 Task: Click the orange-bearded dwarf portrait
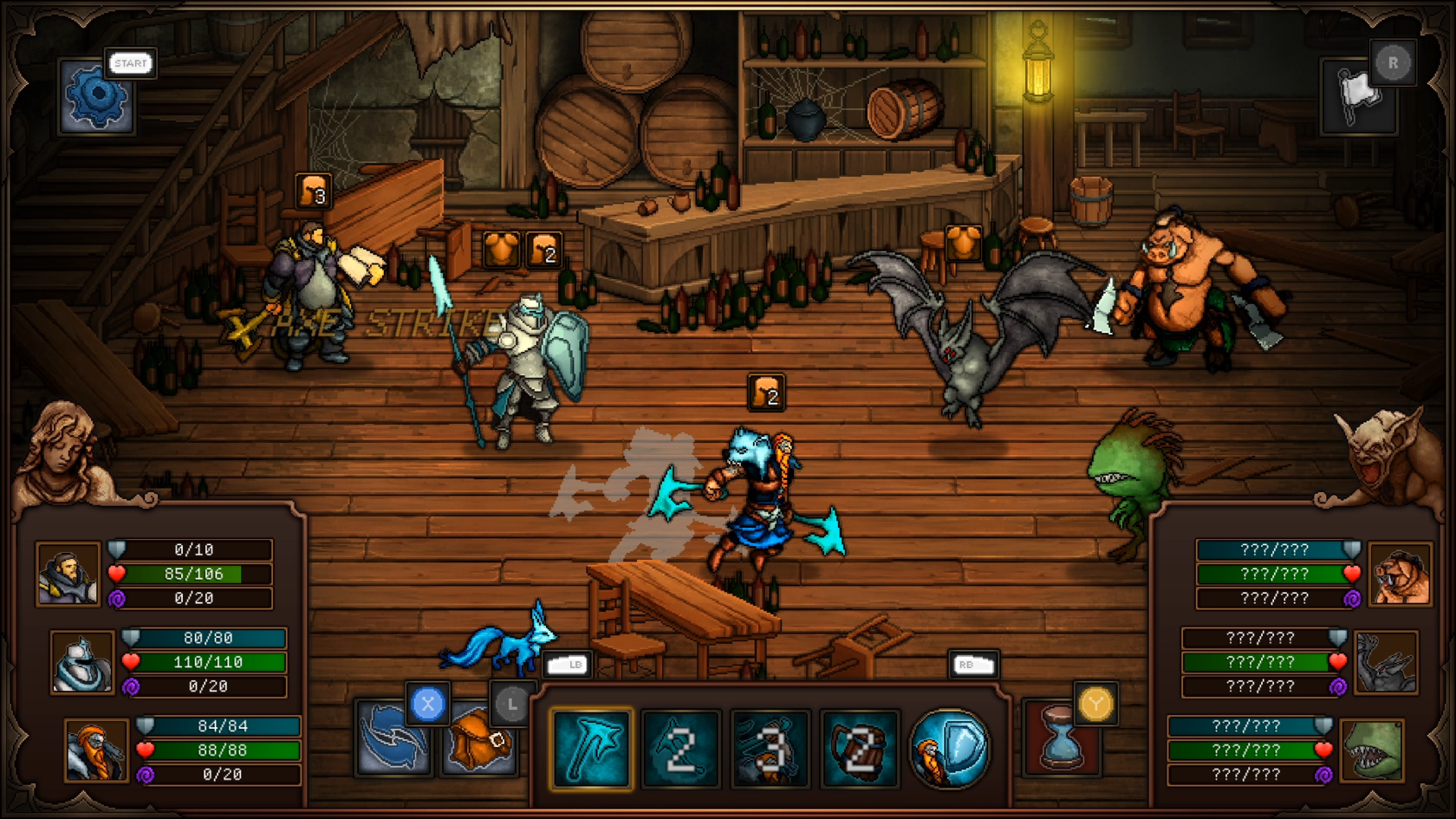click(x=95, y=751)
